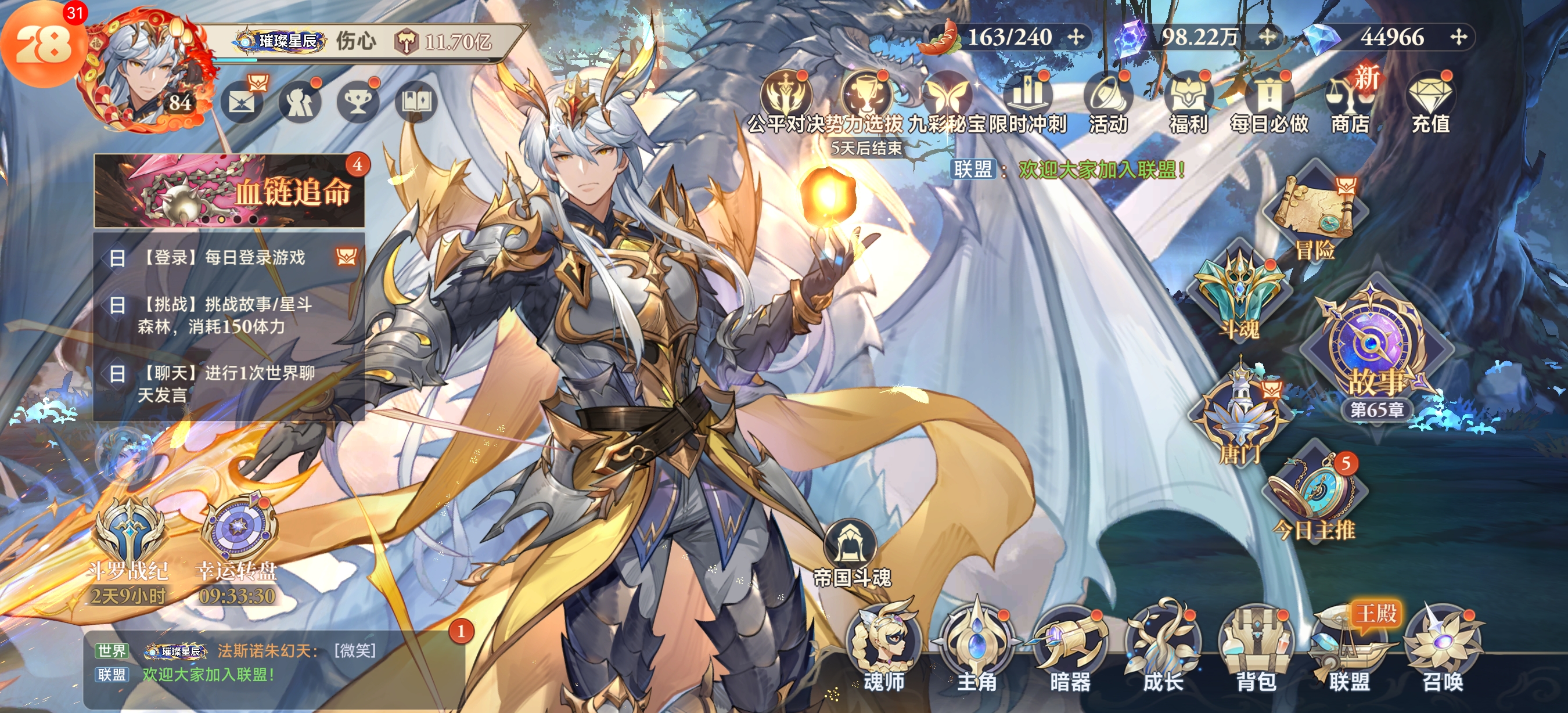Open the 商店 store
The width and height of the screenshot is (1568, 713).
[x=1350, y=103]
